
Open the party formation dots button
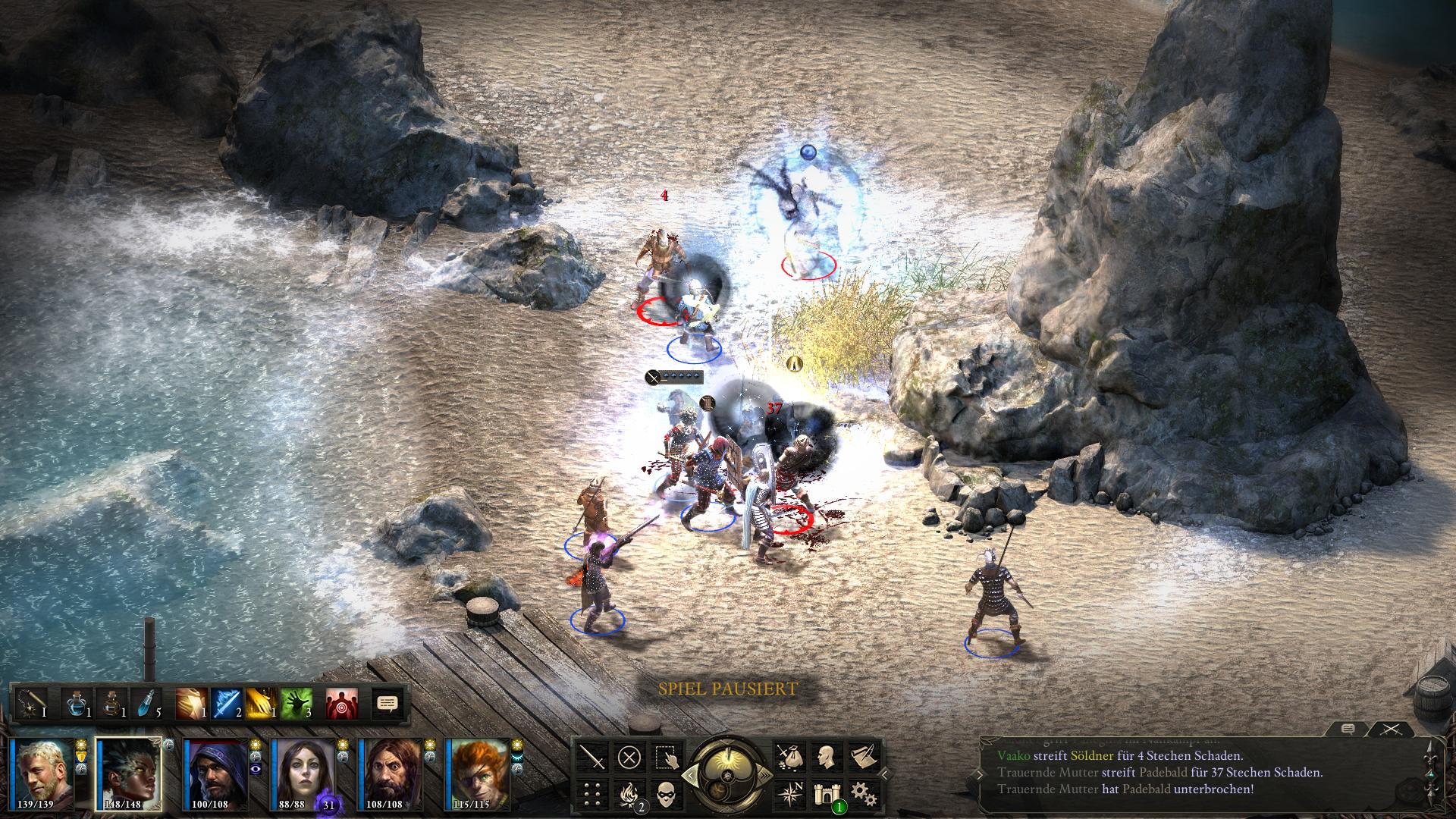click(593, 793)
